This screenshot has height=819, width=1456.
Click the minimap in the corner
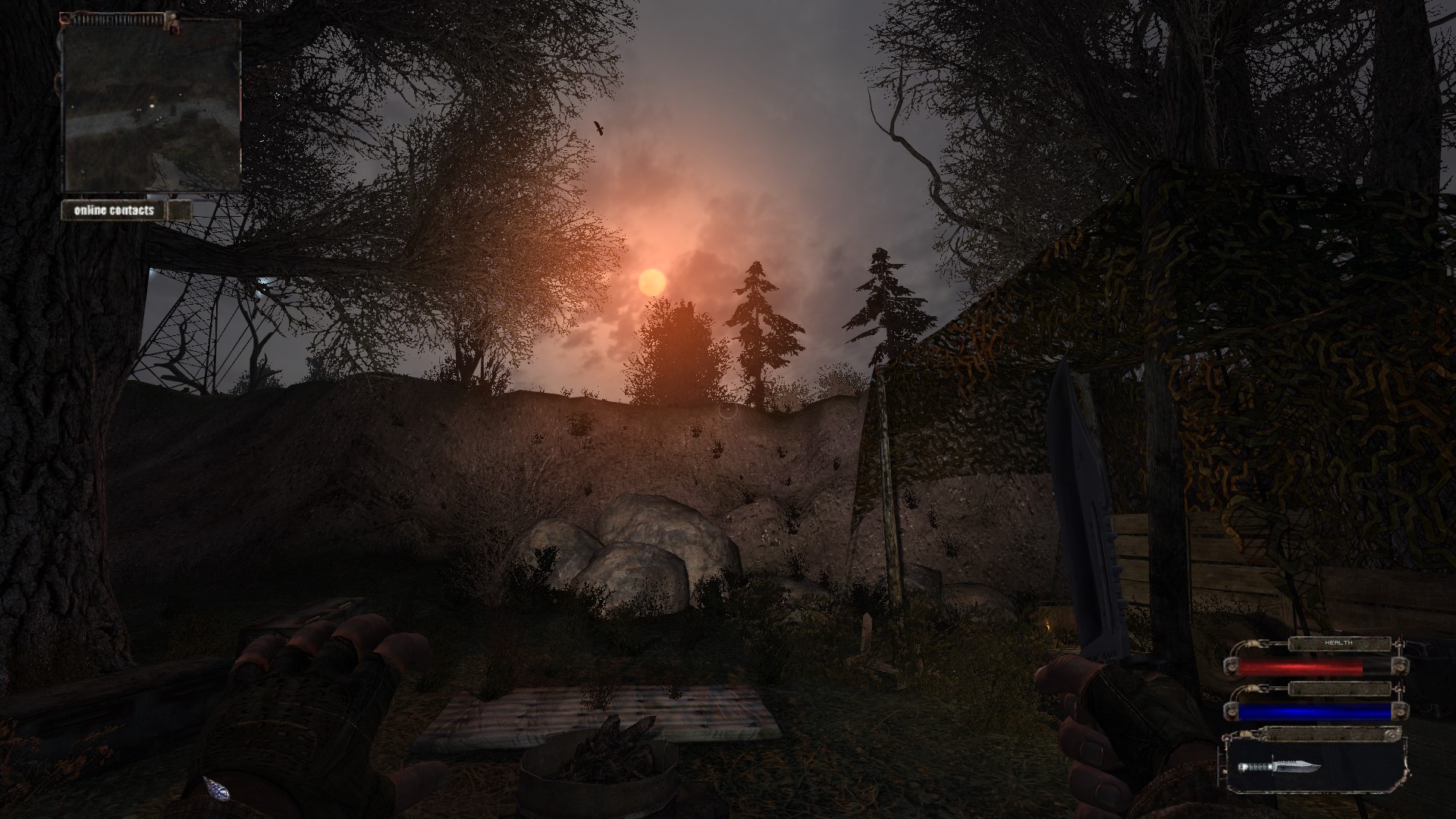(x=151, y=105)
